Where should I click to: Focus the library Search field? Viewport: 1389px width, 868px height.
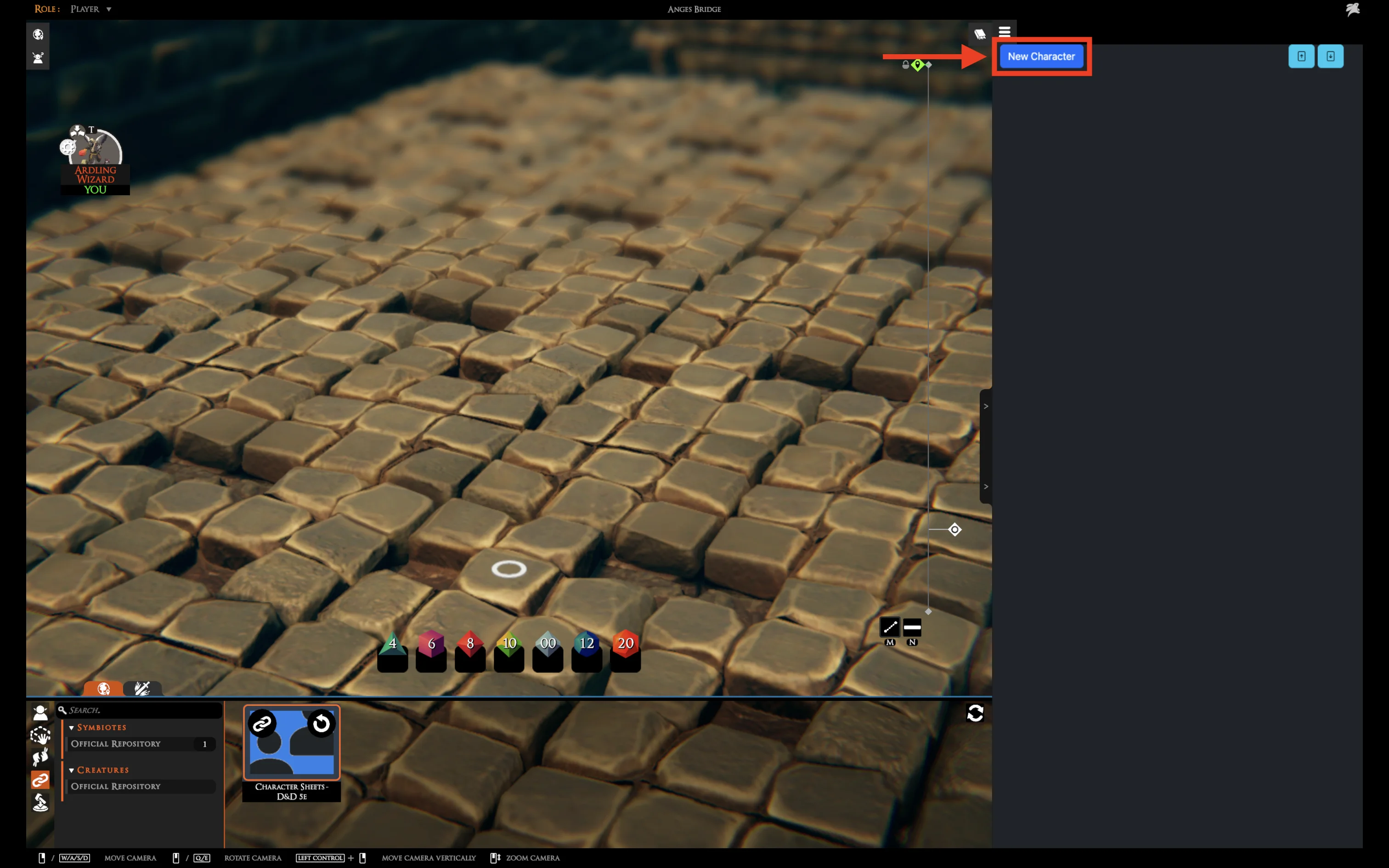coord(143,710)
